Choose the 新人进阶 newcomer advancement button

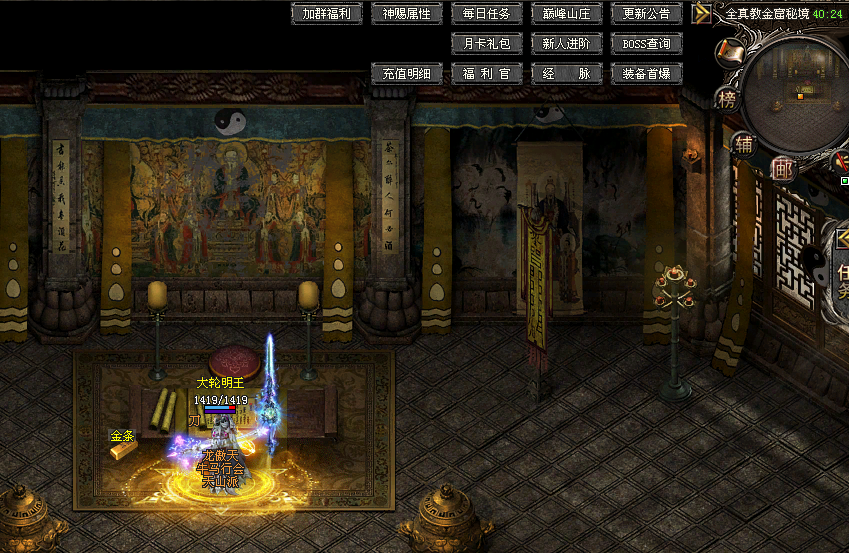567,44
